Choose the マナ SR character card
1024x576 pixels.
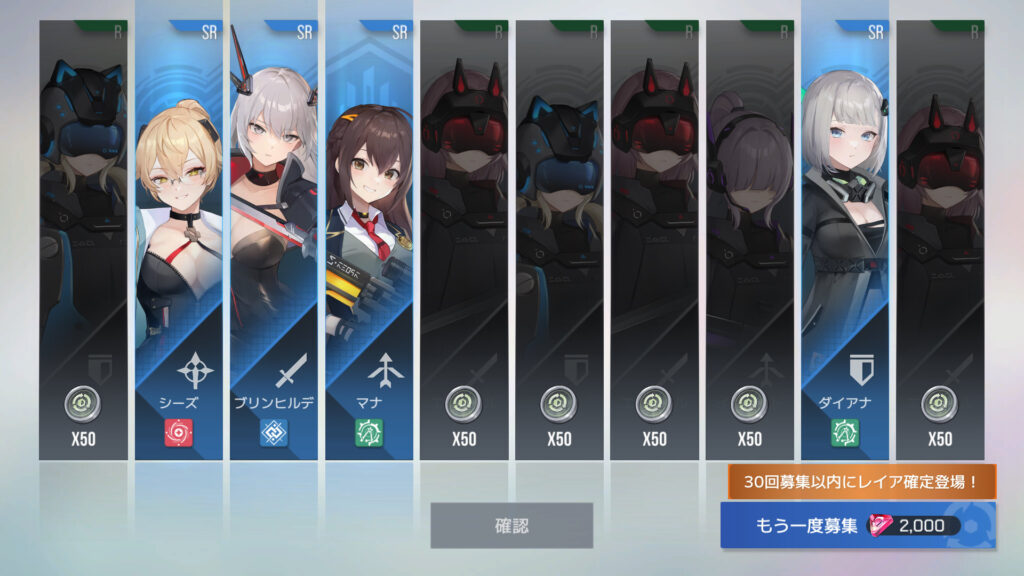[368, 240]
